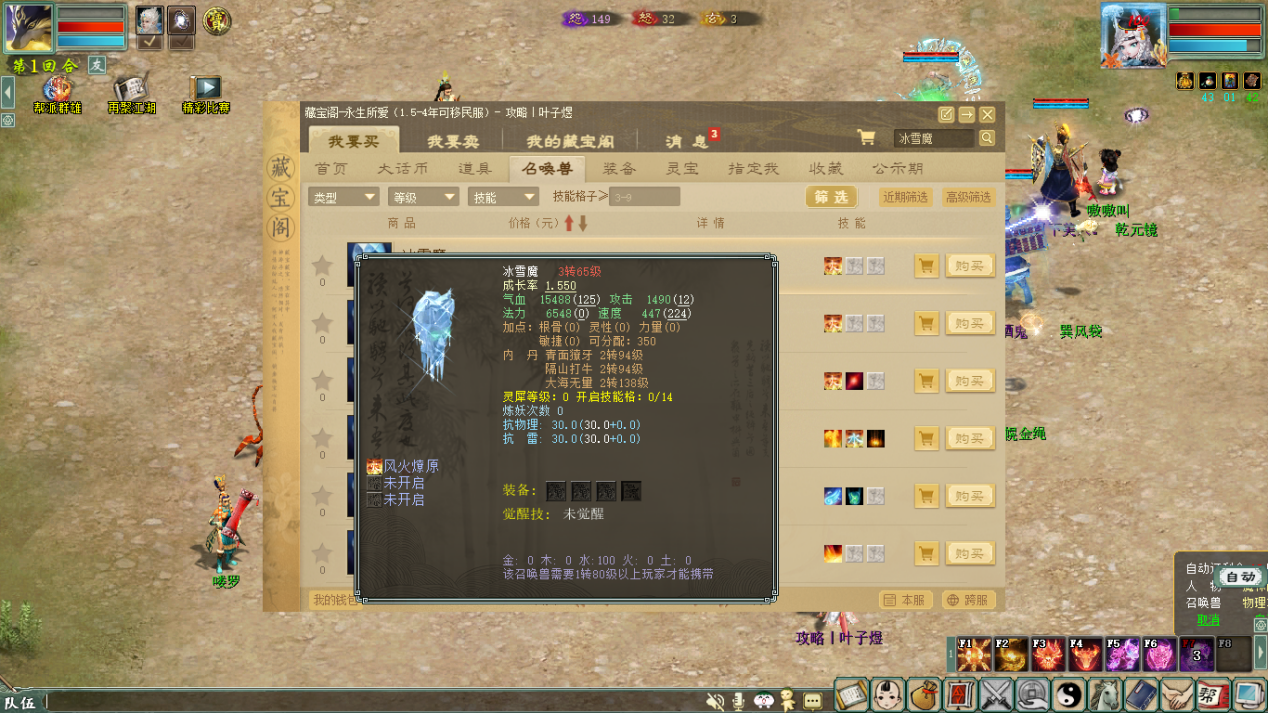The image size is (1268, 713).
Task: Open 高级筛选 advanced filtering
Action: [x=968, y=197]
